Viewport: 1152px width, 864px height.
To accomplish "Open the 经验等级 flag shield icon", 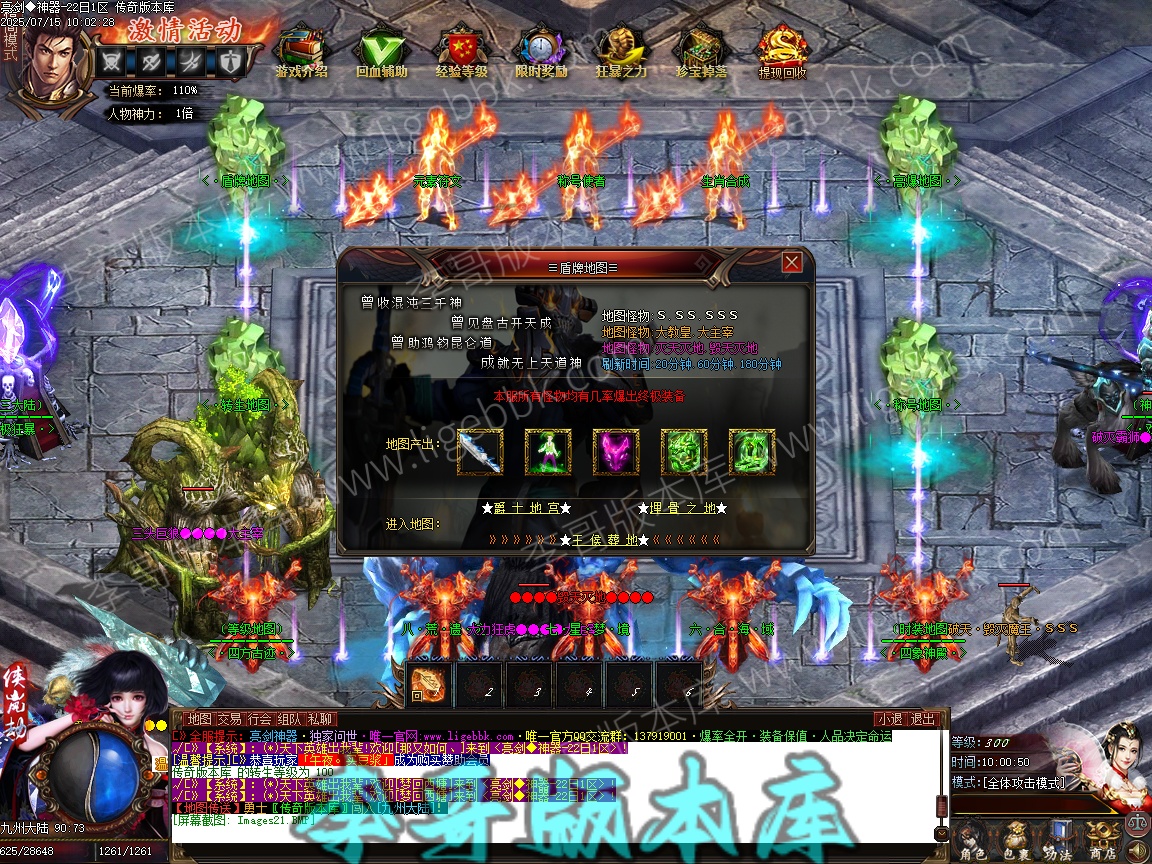I will click(x=461, y=50).
